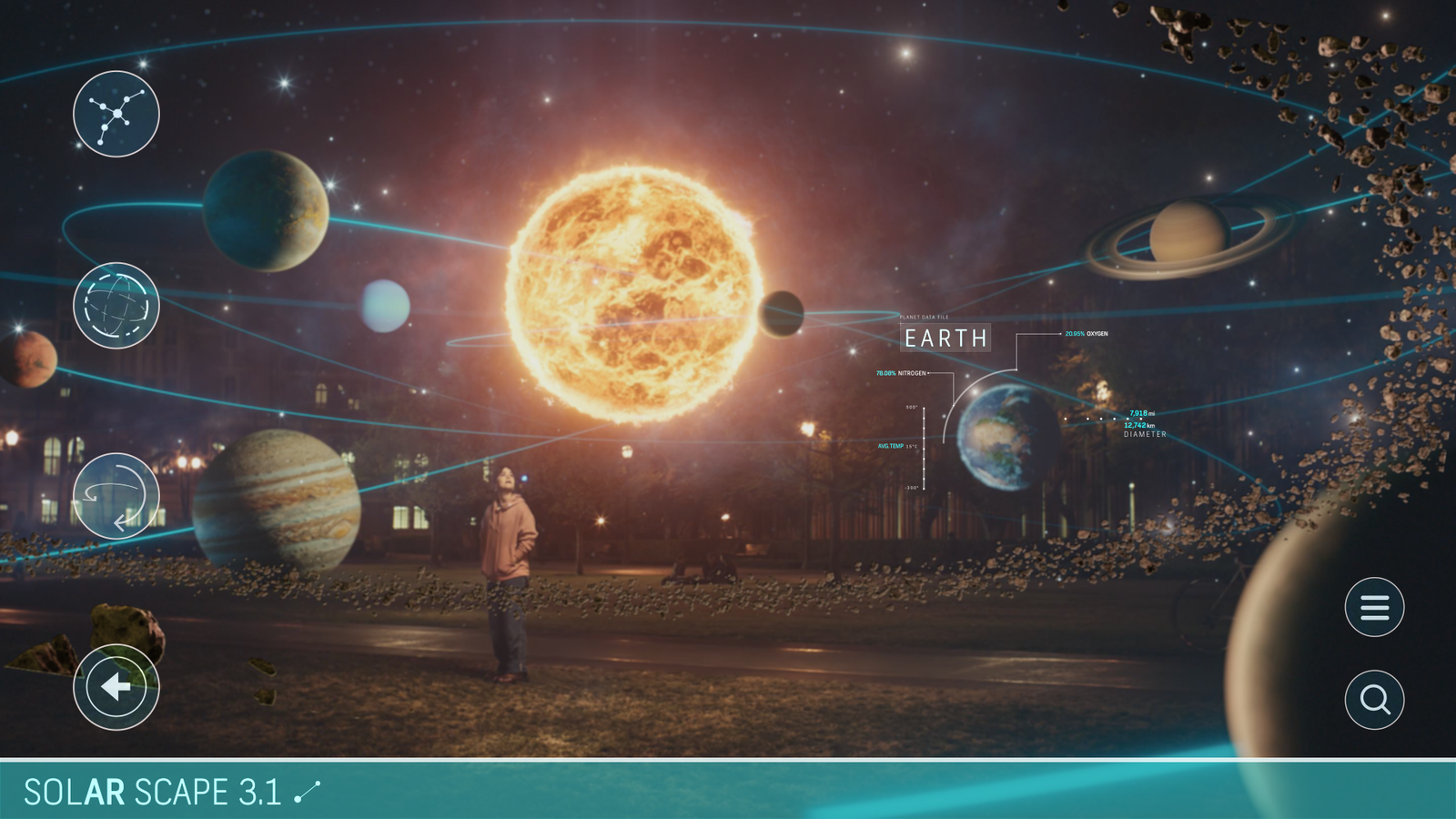The height and width of the screenshot is (819, 1456).
Task: Tap the circular rotate arrows button
Action: tap(116, 496)
